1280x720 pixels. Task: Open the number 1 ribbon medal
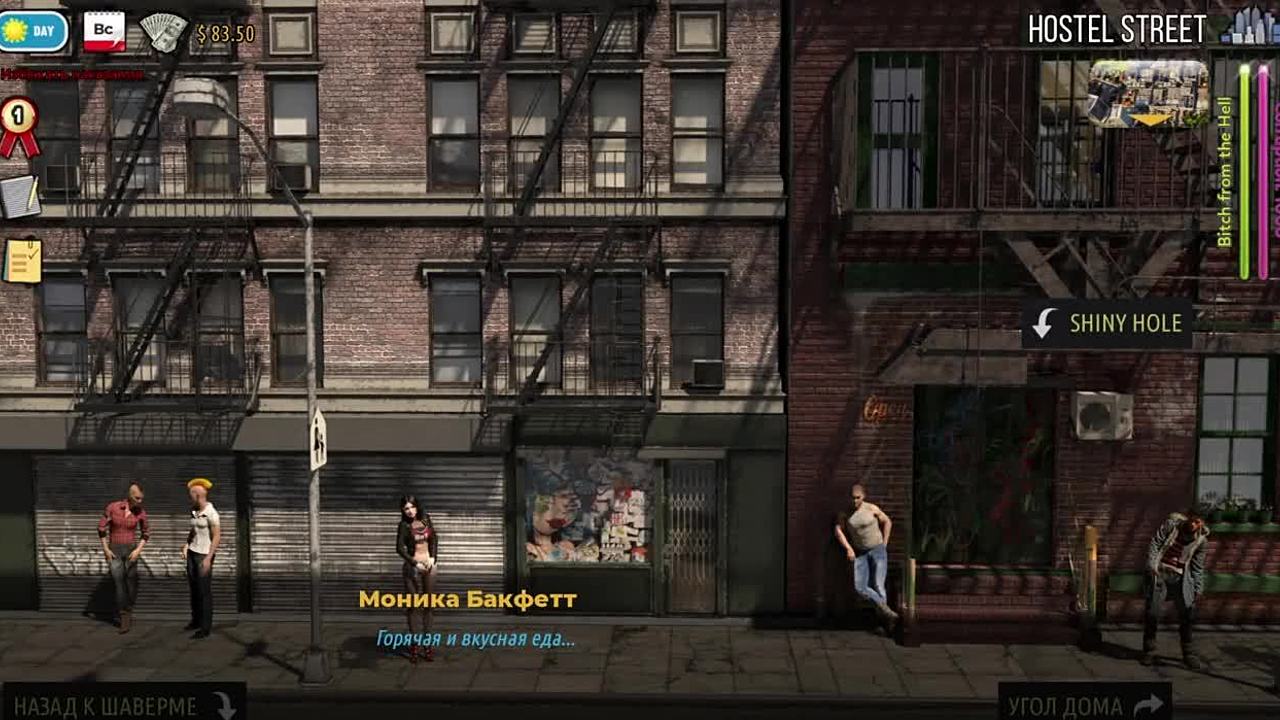tap(18, 124)
